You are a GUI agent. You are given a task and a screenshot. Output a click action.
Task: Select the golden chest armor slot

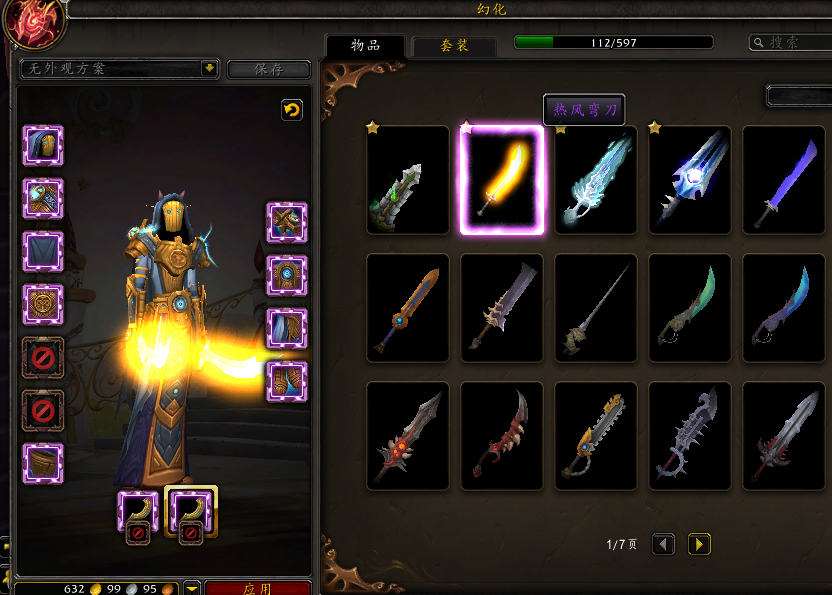[43, 304]
